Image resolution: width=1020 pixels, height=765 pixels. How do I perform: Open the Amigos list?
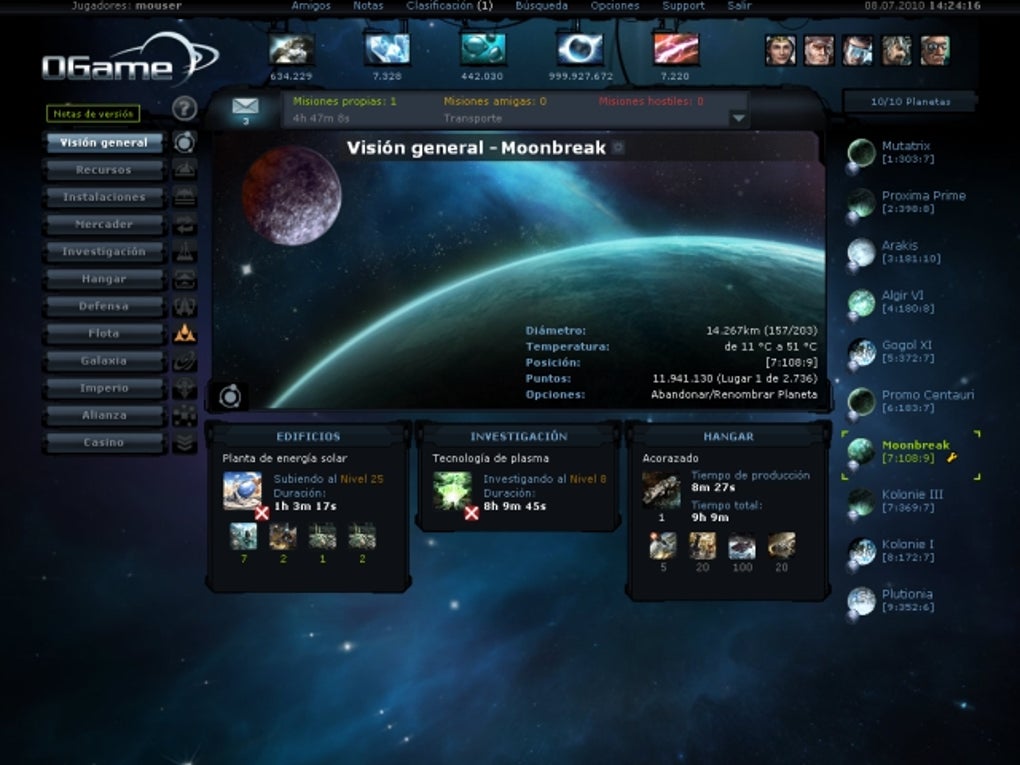coord(311,6)
